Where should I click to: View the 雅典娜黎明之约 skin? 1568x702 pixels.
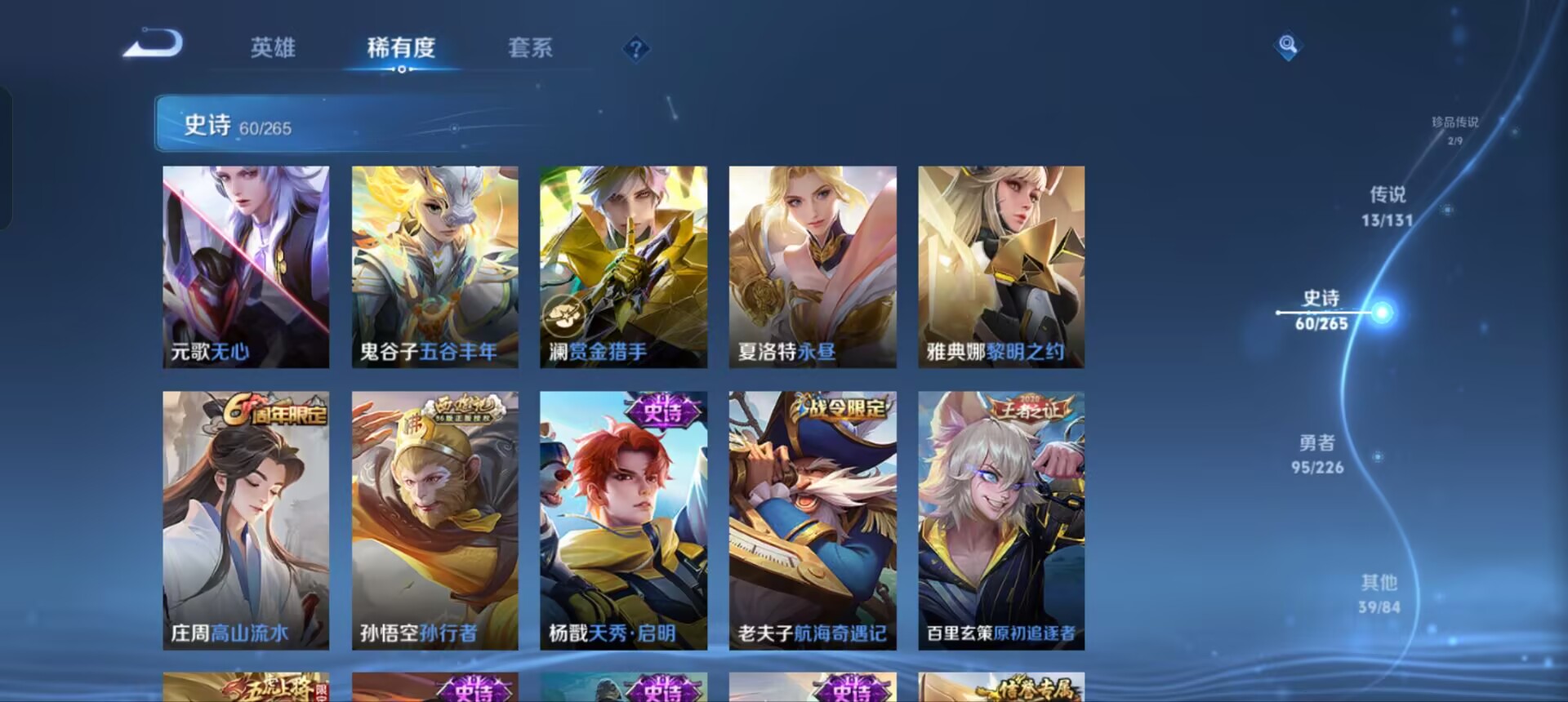[1000, 265]
